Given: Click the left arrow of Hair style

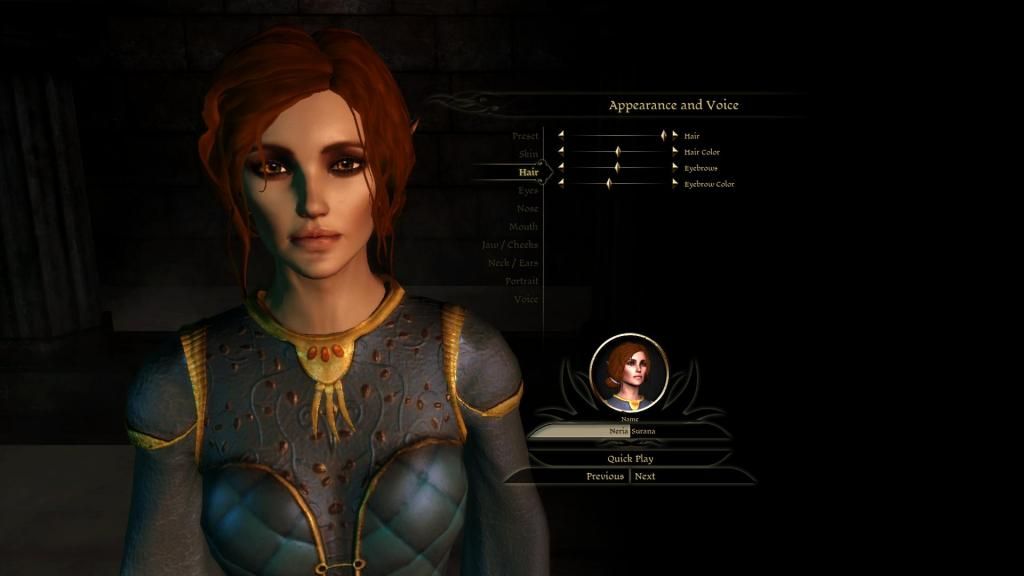Looking at the screenshot, I should pos(561,135).
